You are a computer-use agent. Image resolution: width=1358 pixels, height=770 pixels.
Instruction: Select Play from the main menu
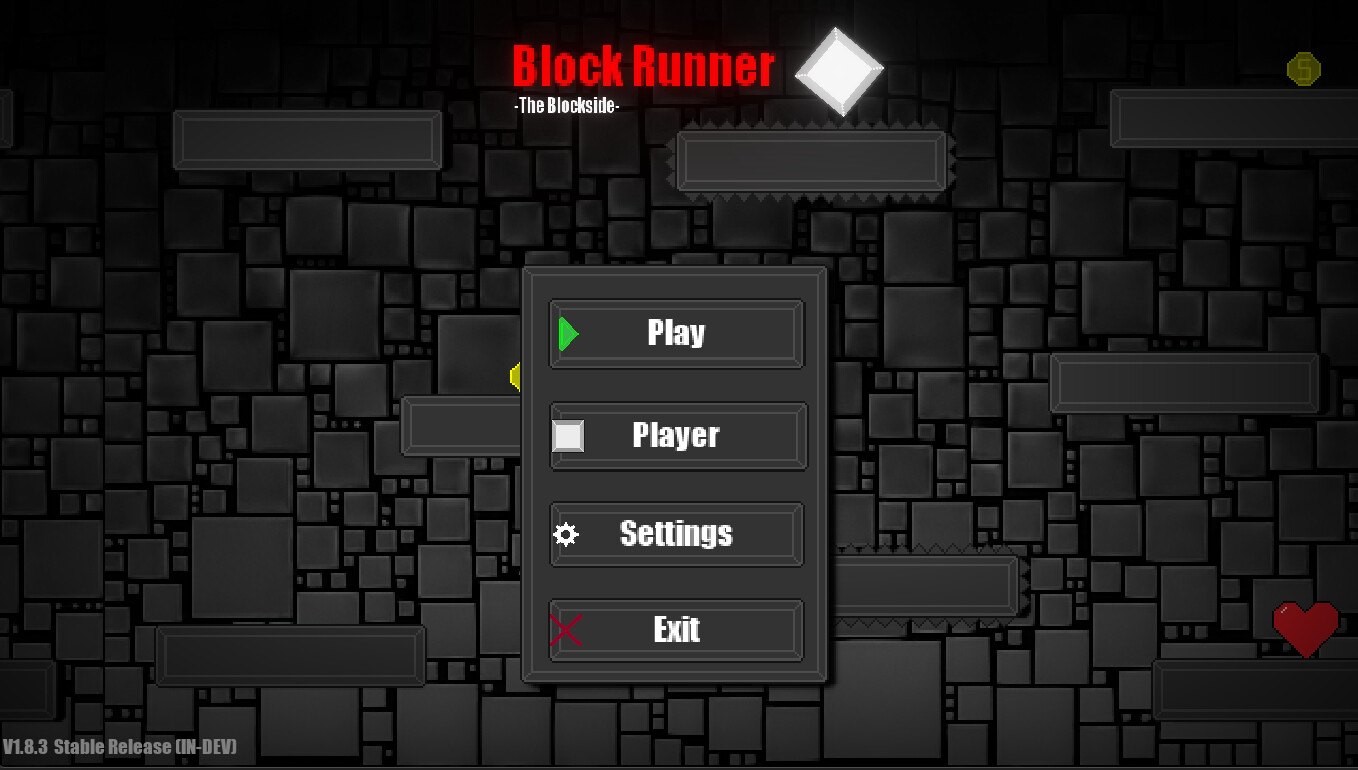[676, 333]
